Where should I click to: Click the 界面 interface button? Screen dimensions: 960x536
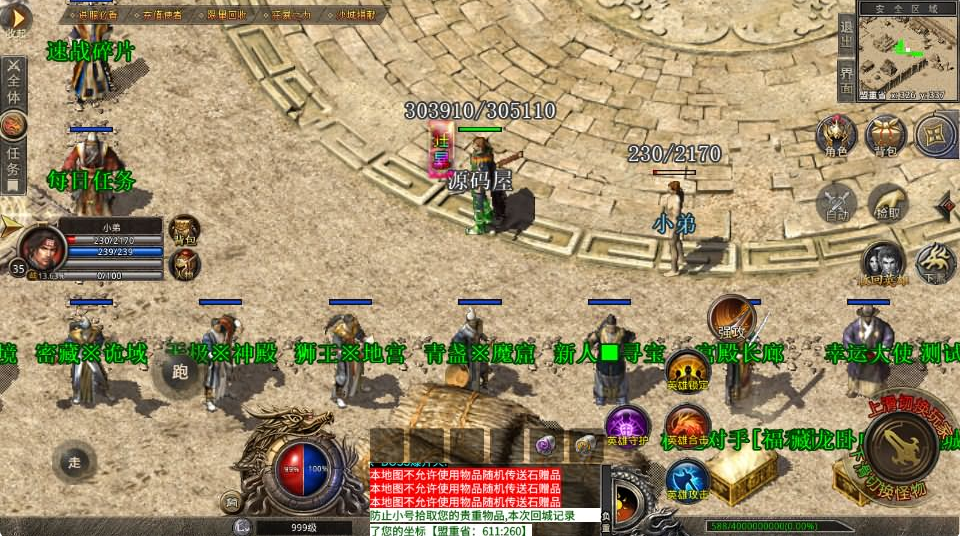[x=846, y=80]
